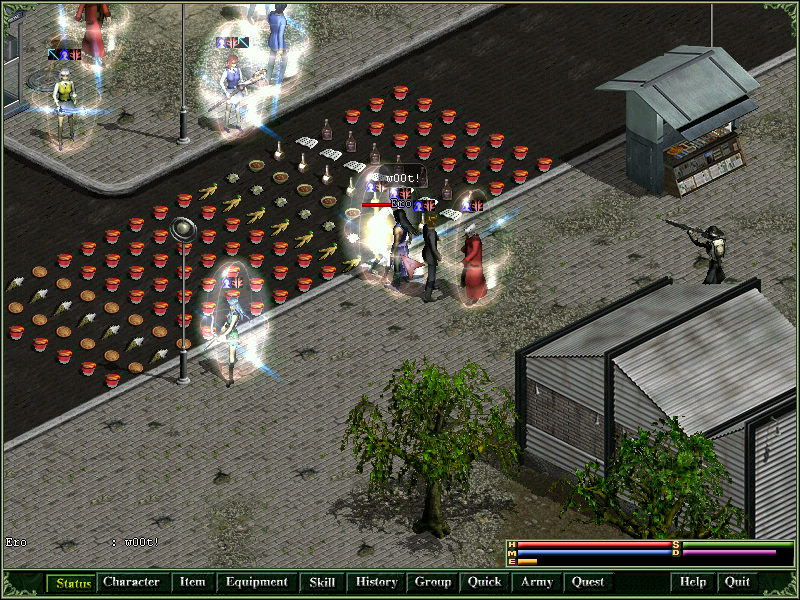
Task: Open the Character menu
Action: (131, 582)
